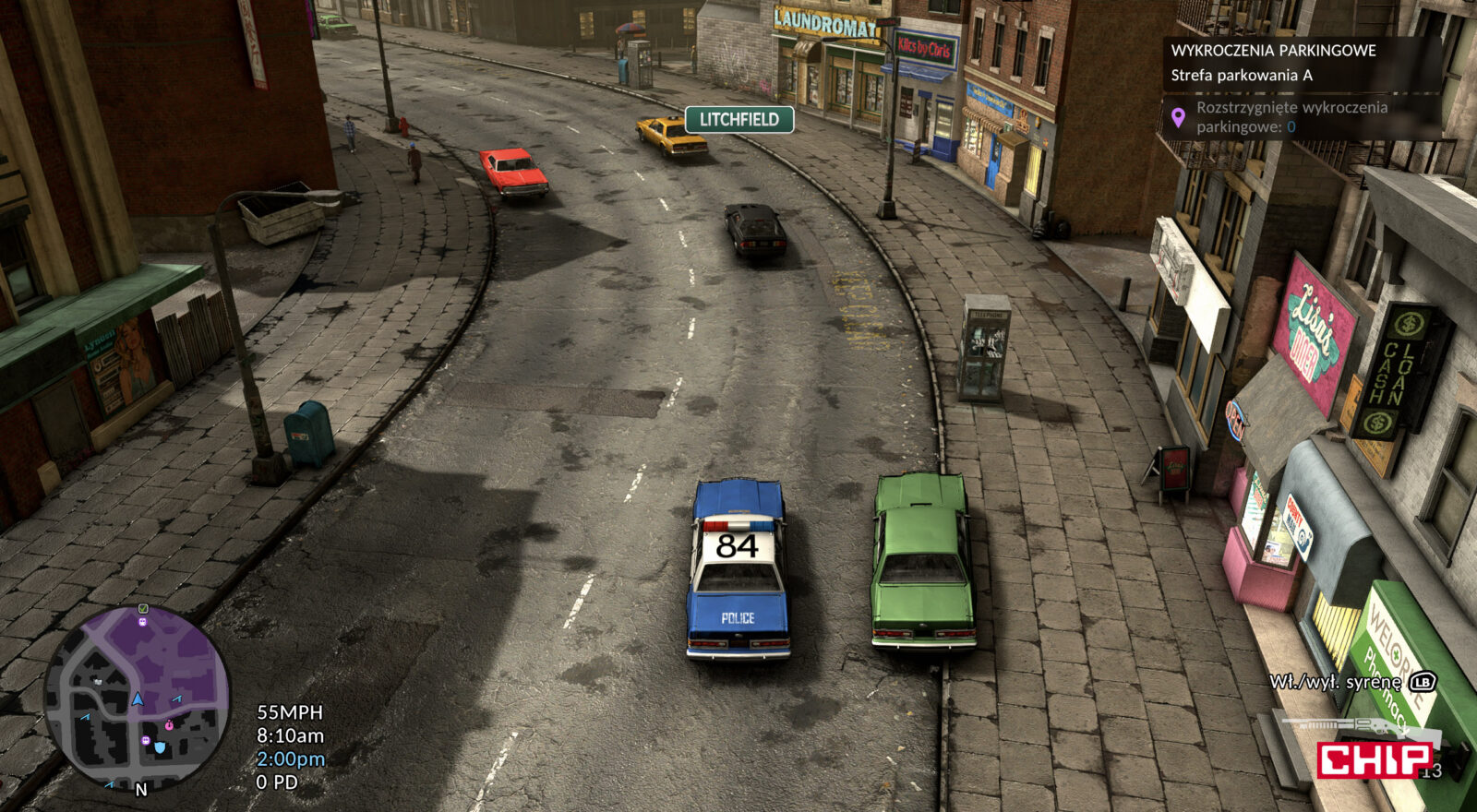Select the blue player arrow on minimap
1477x812 pixels.
click(138, 699)
